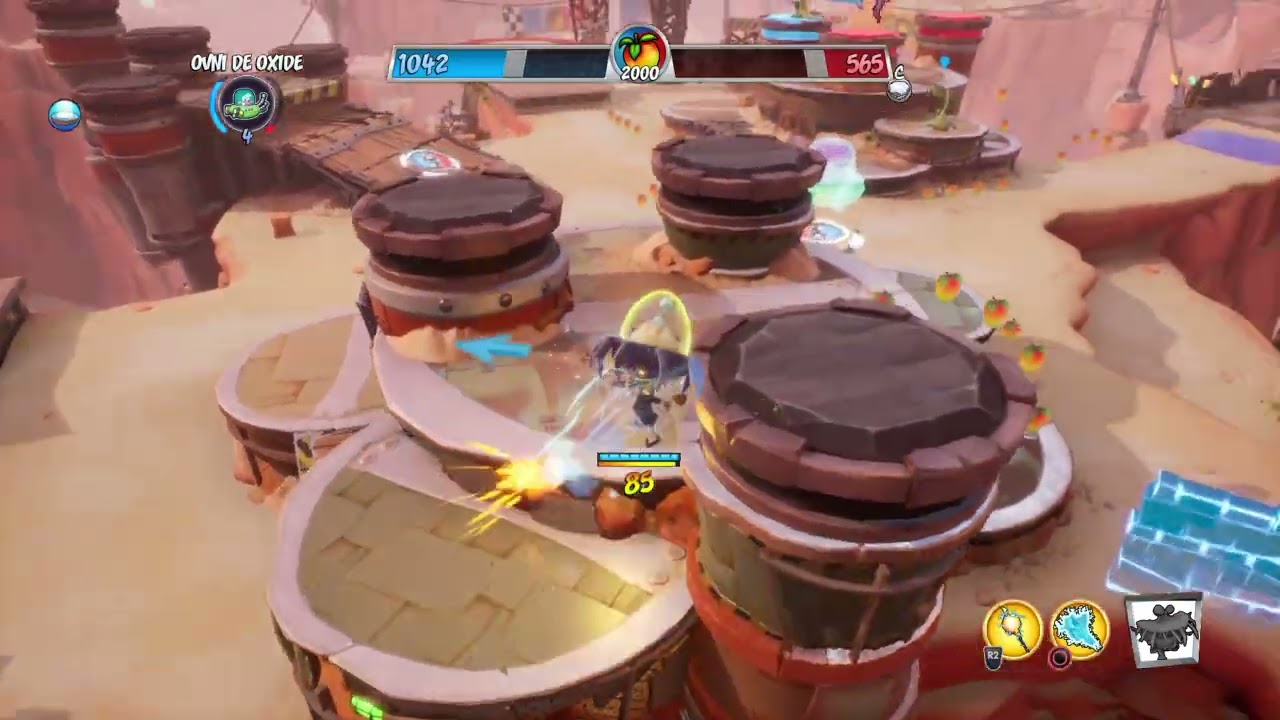The height and width of the screenshot is (720, 1280).
Task: Select the Ovni de Oxide UFO icon
Action: pos(245,103)
